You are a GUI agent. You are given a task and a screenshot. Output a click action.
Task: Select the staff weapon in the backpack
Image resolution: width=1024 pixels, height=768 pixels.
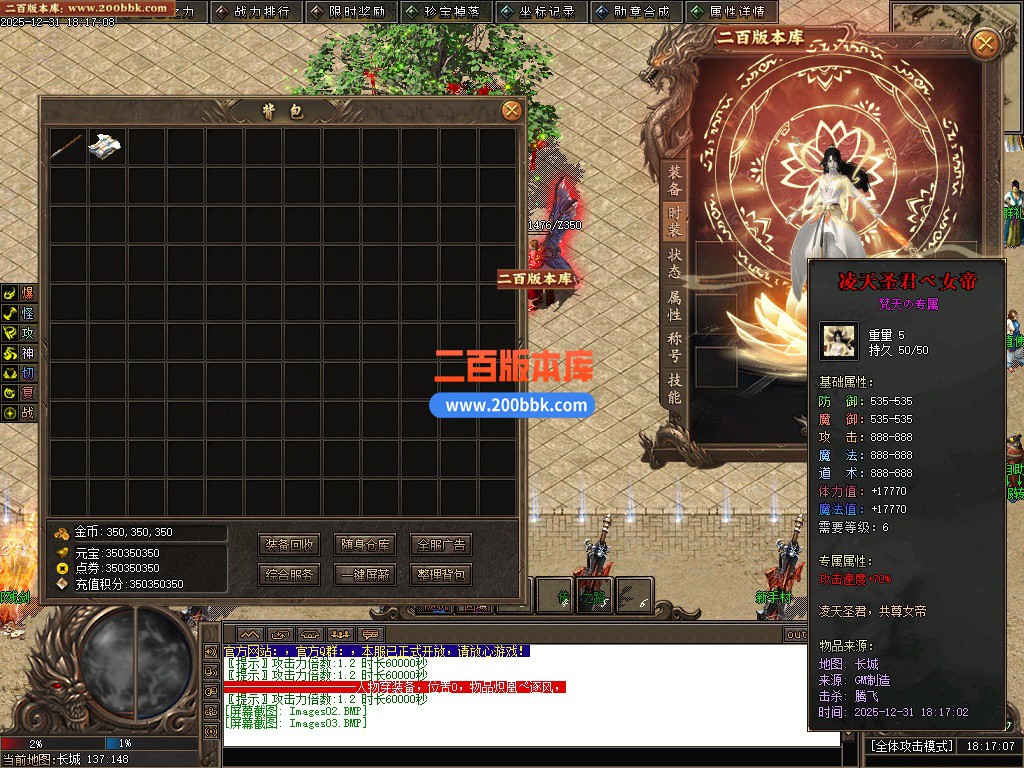tap(68, 146)
